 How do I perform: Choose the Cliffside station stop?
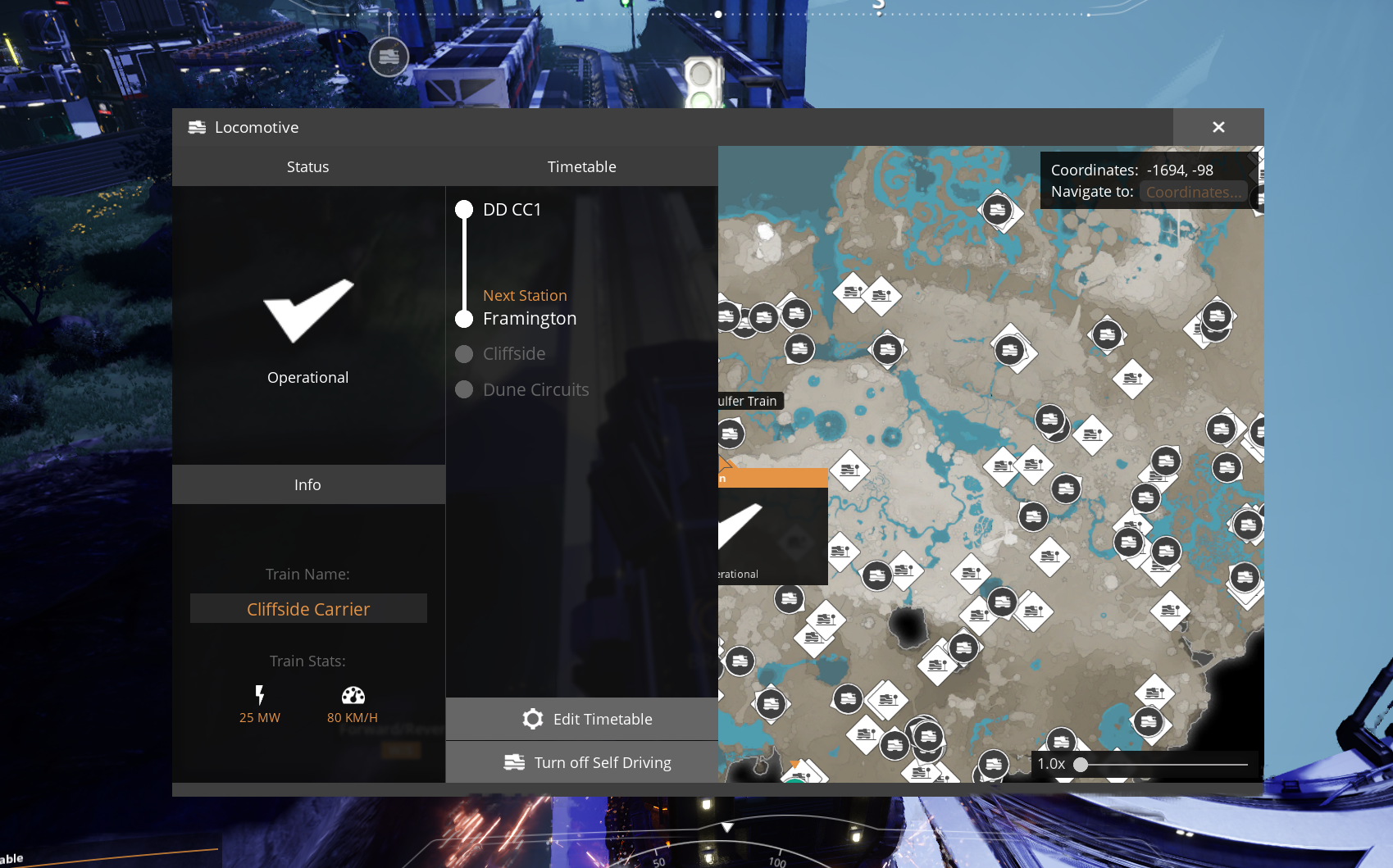[x=513, y=354]
